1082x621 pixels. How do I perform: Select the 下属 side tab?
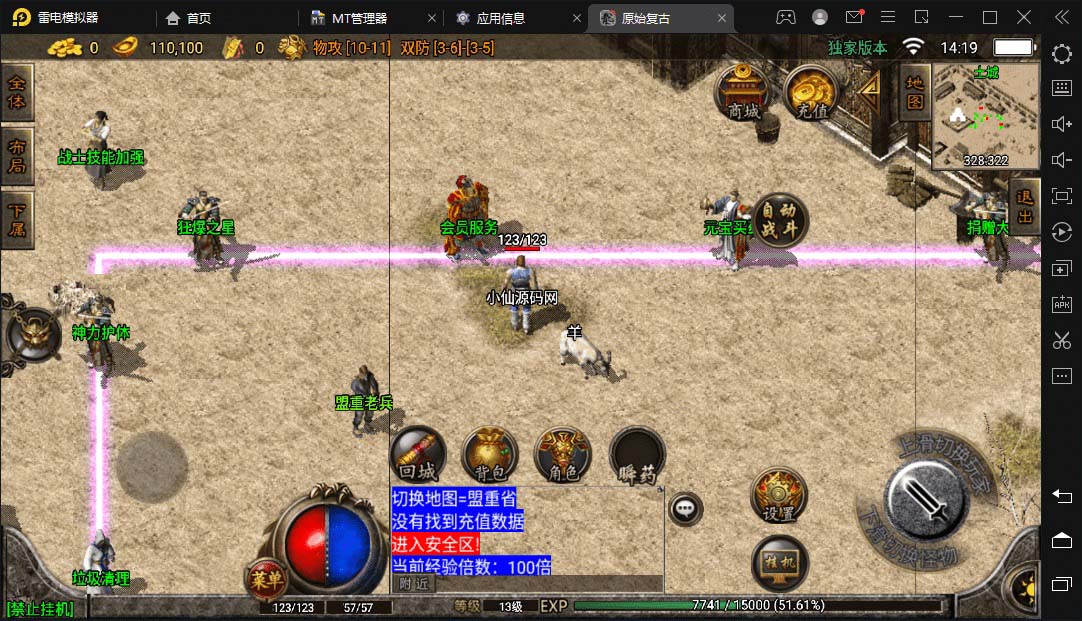[x=17, y=219]
